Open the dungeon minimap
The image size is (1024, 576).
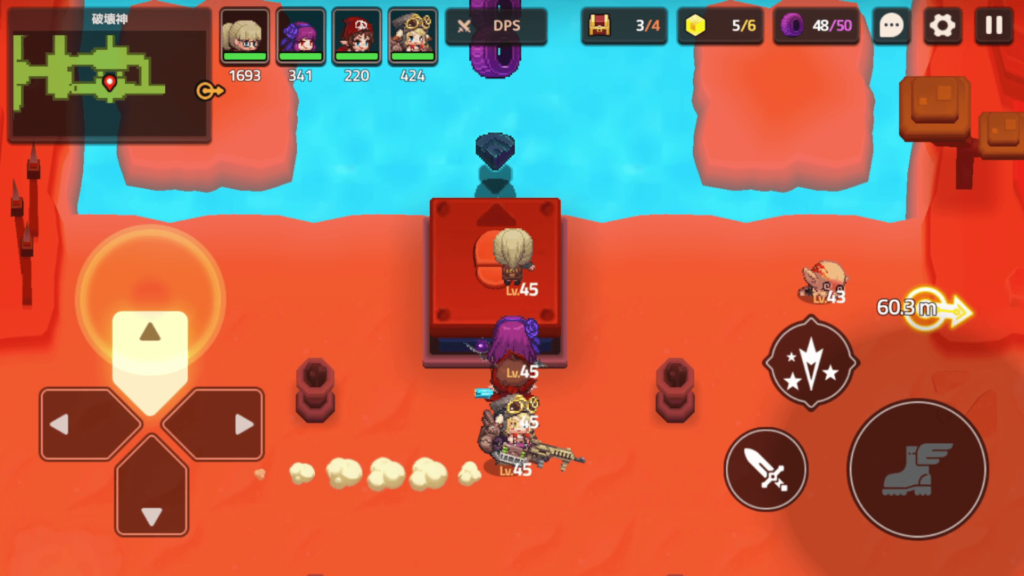pos(109,75)
